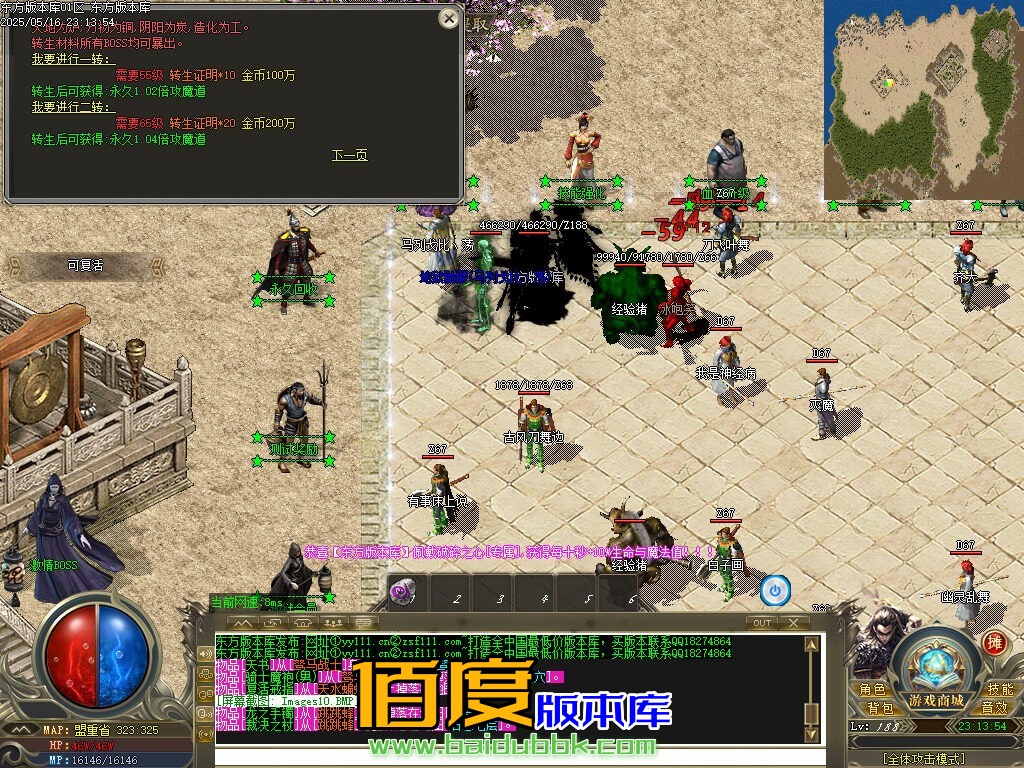Toggle the speaker chat channel icon

pyautogui.click(x=206, y=654)
